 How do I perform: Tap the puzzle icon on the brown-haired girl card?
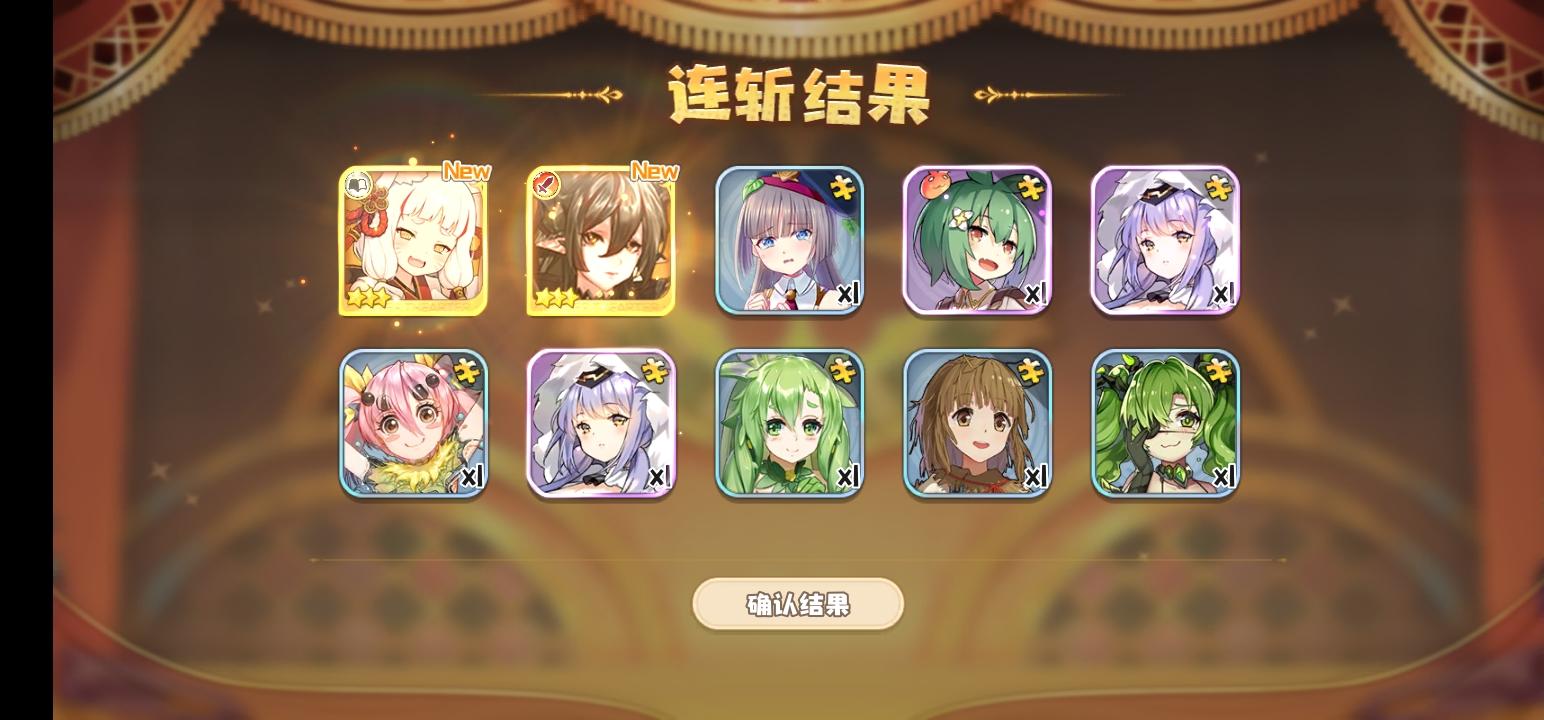tap(1030, 369)
